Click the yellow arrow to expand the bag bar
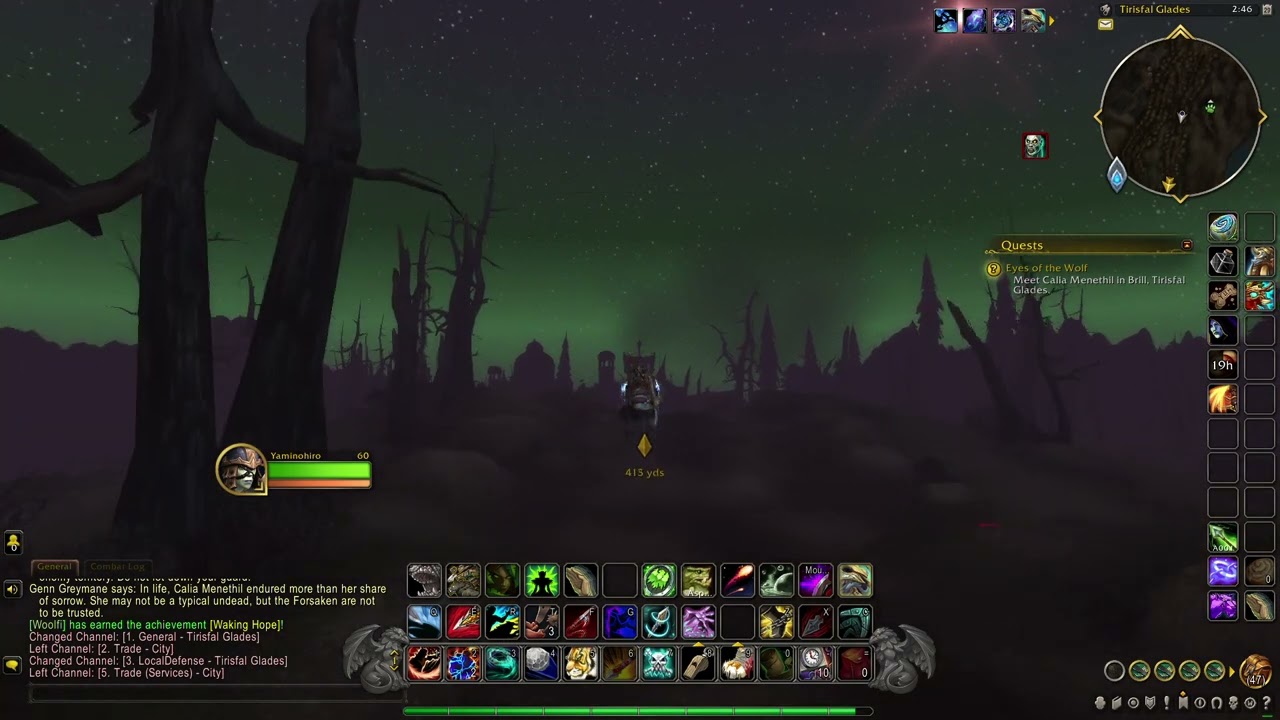The width and height of the screenshot is (1280, 720). 1231,671
